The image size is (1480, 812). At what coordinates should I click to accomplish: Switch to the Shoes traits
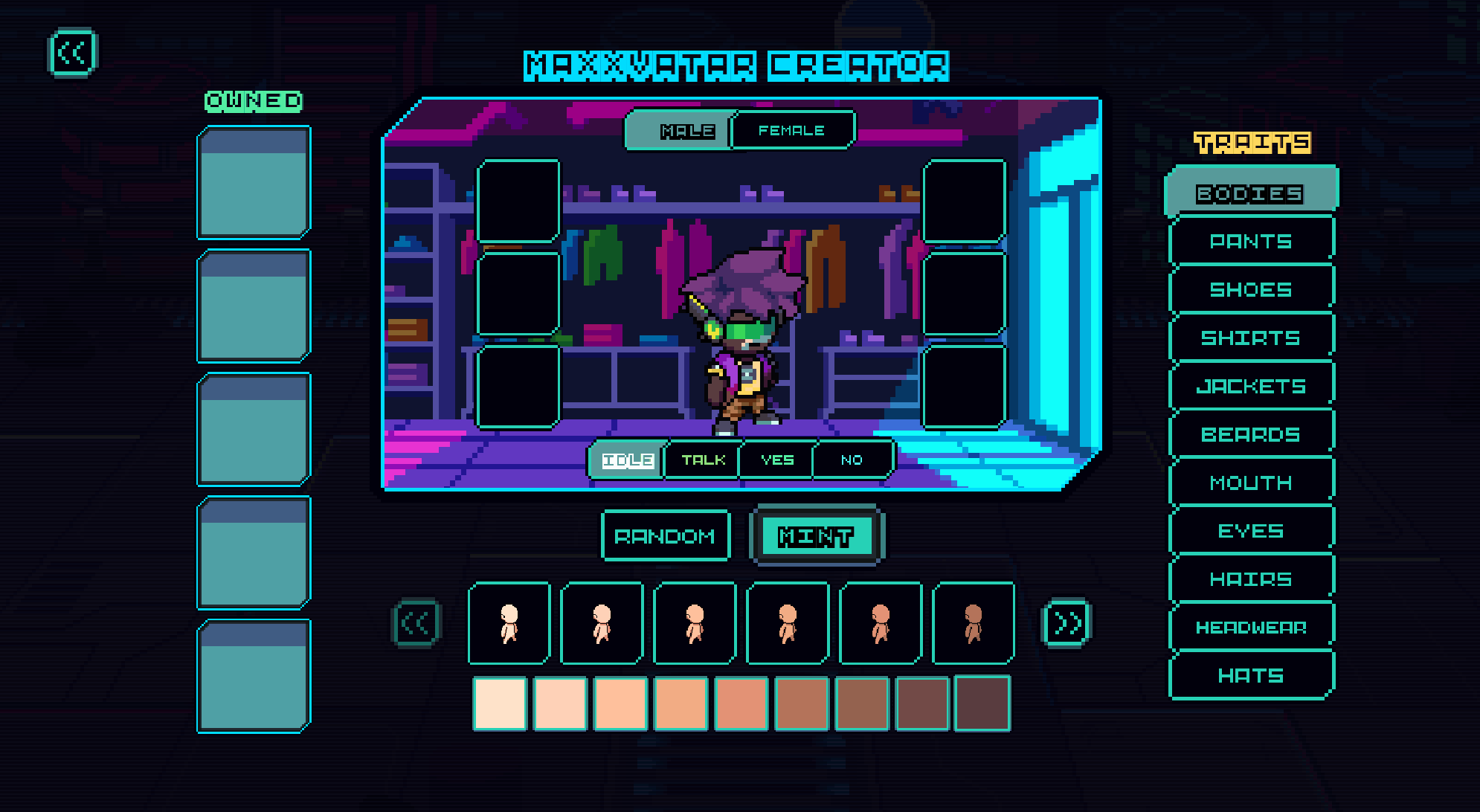pos(1250,289)
